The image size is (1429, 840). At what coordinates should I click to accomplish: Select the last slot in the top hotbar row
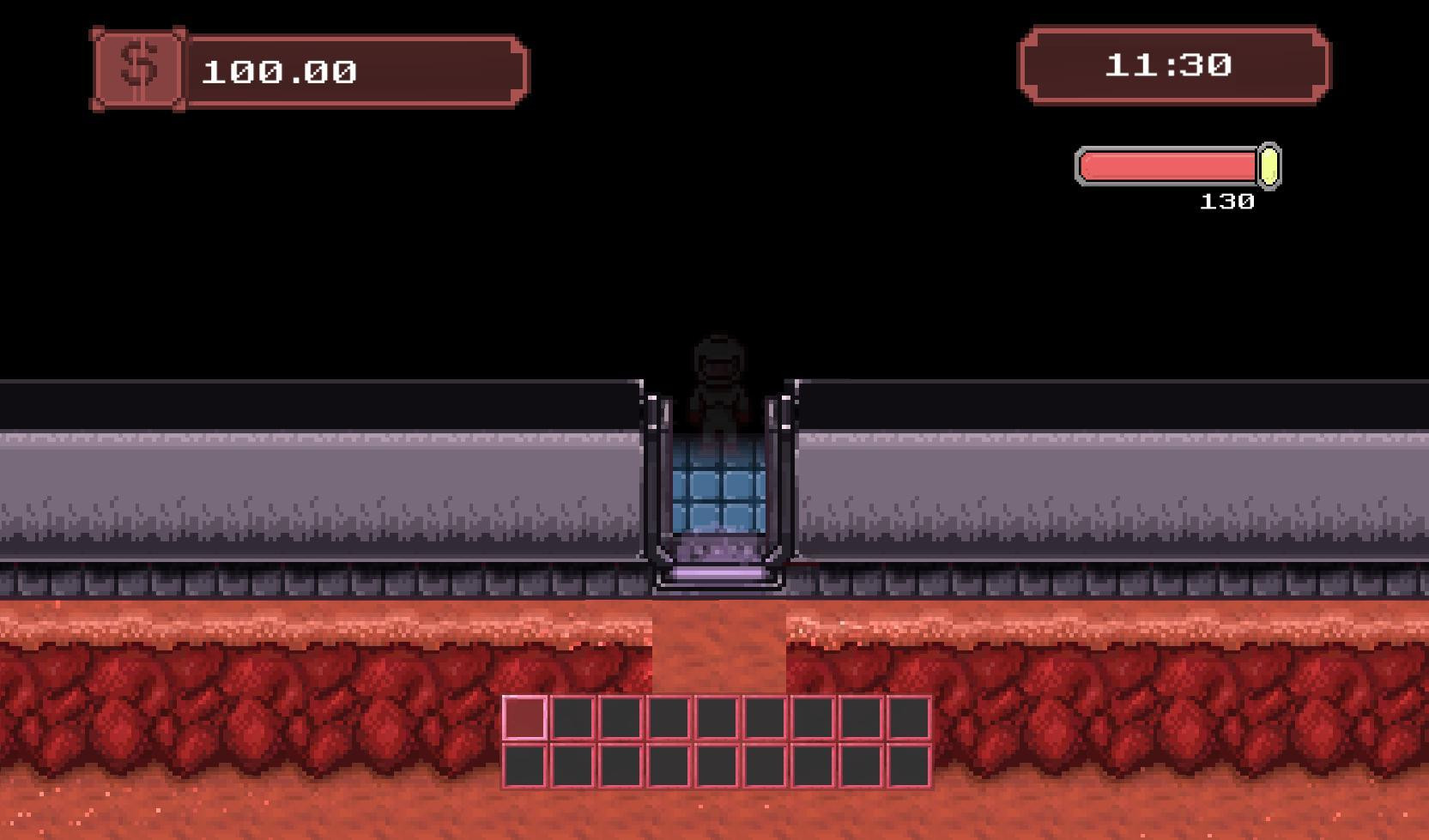click(x=910, y=716)
